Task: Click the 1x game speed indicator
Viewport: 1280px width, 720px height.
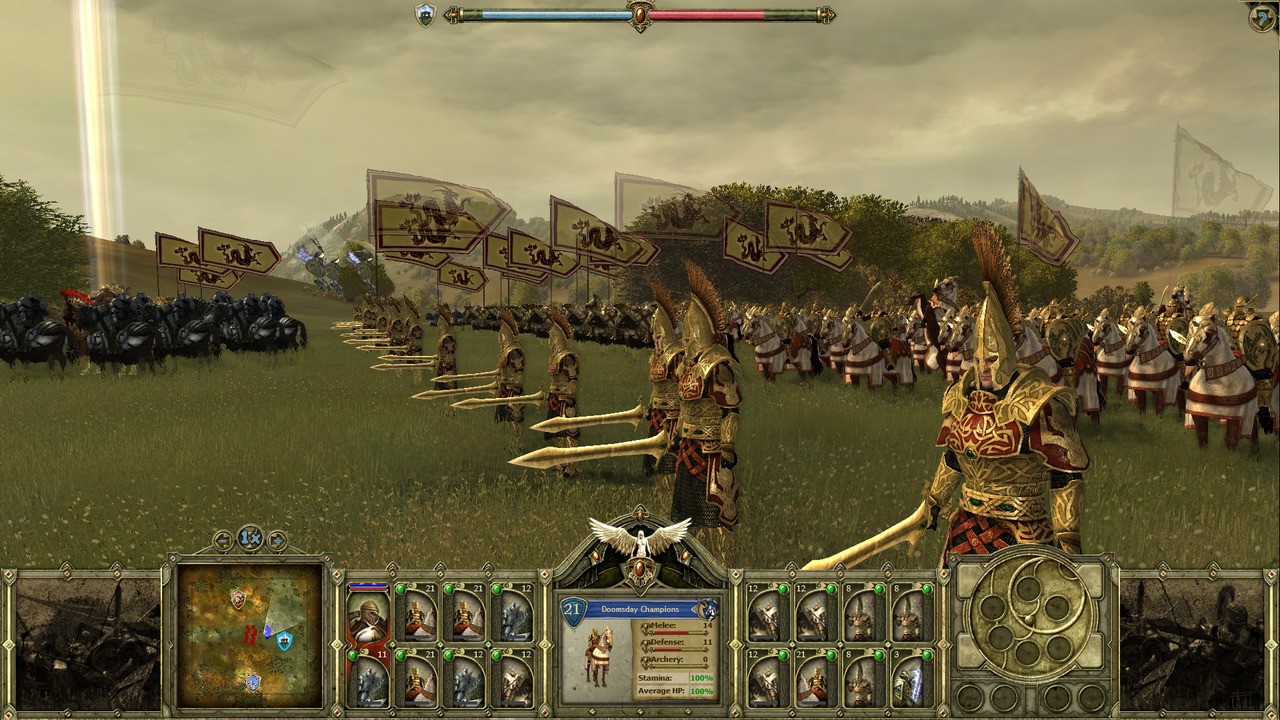Action: [250, 538]
